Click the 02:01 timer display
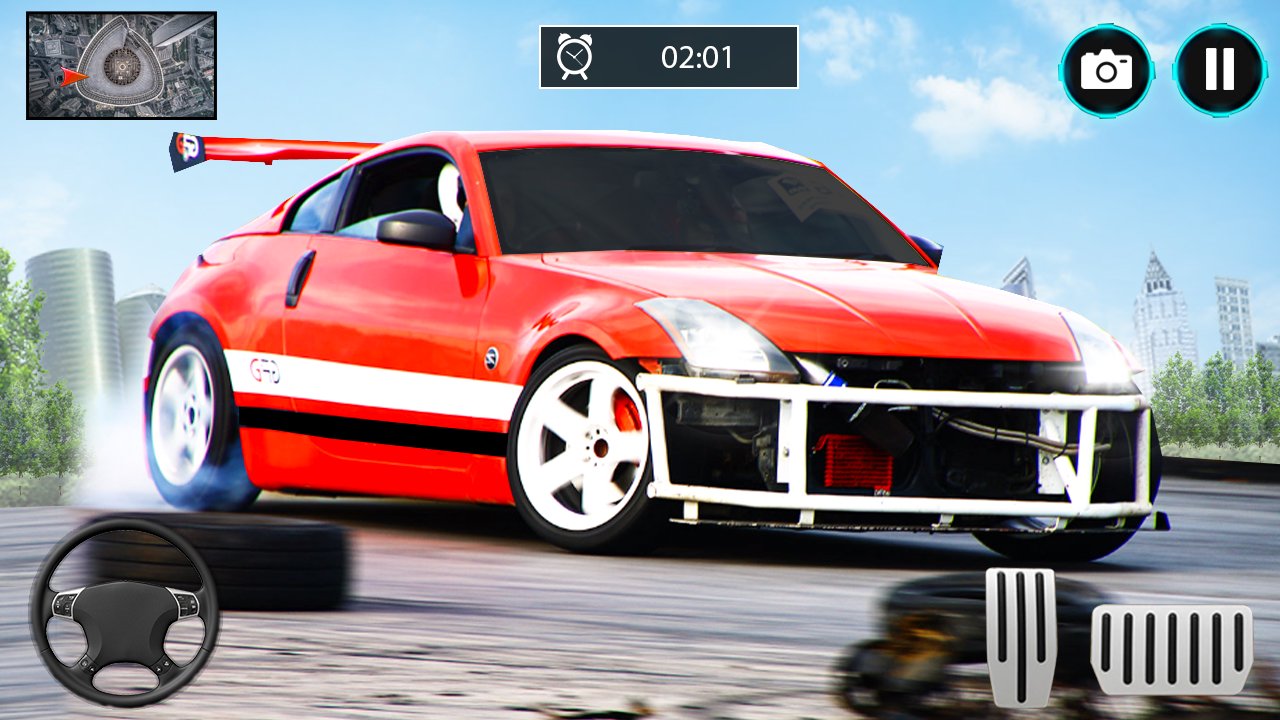This screenshot has width=1280, height=720. (695, 58)
